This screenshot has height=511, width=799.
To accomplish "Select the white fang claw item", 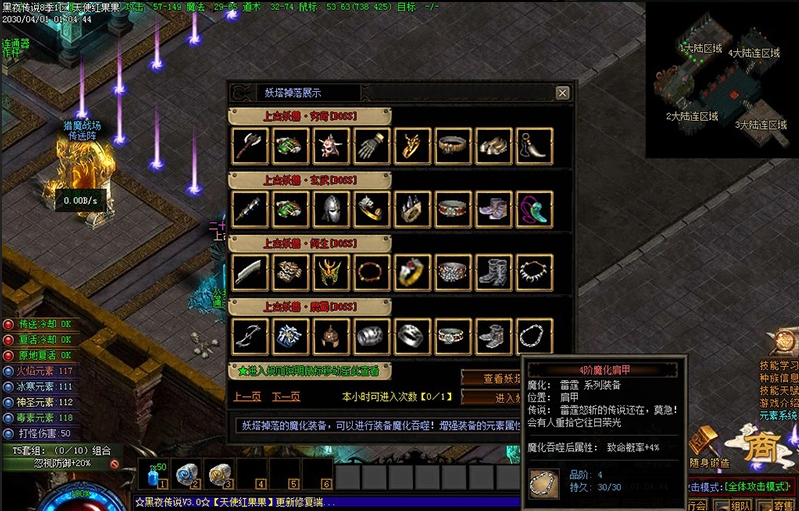I will click(x=534, y=145).
